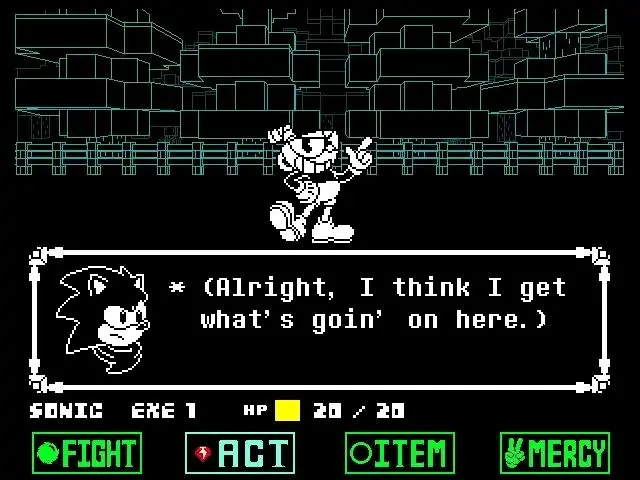Advance the Sonic dialogue text box
Viewport: 640px width, 480px height.
point(320,318)
